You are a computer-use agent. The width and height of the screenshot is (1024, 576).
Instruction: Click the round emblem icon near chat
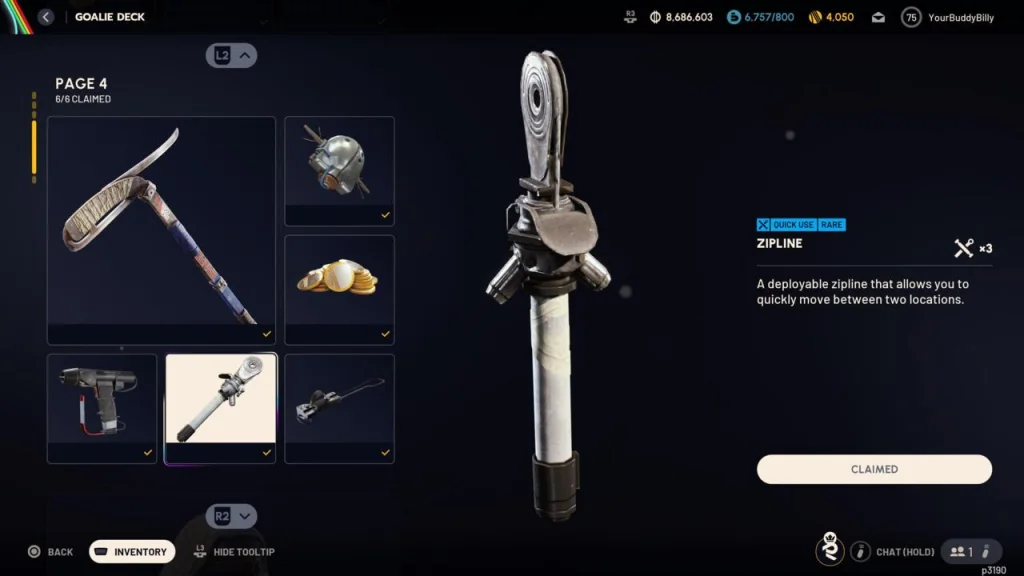829,549
